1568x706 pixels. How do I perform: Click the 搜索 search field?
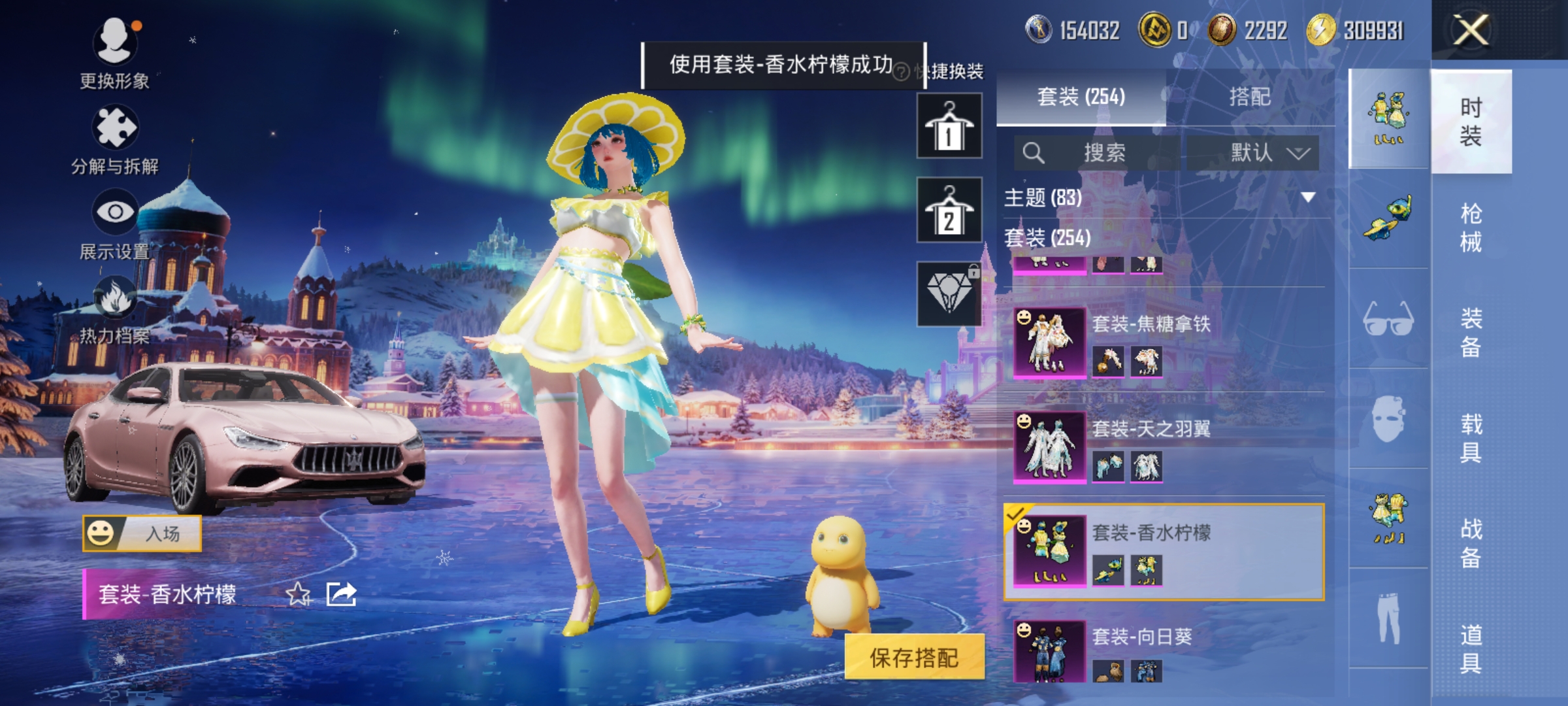1098,153
